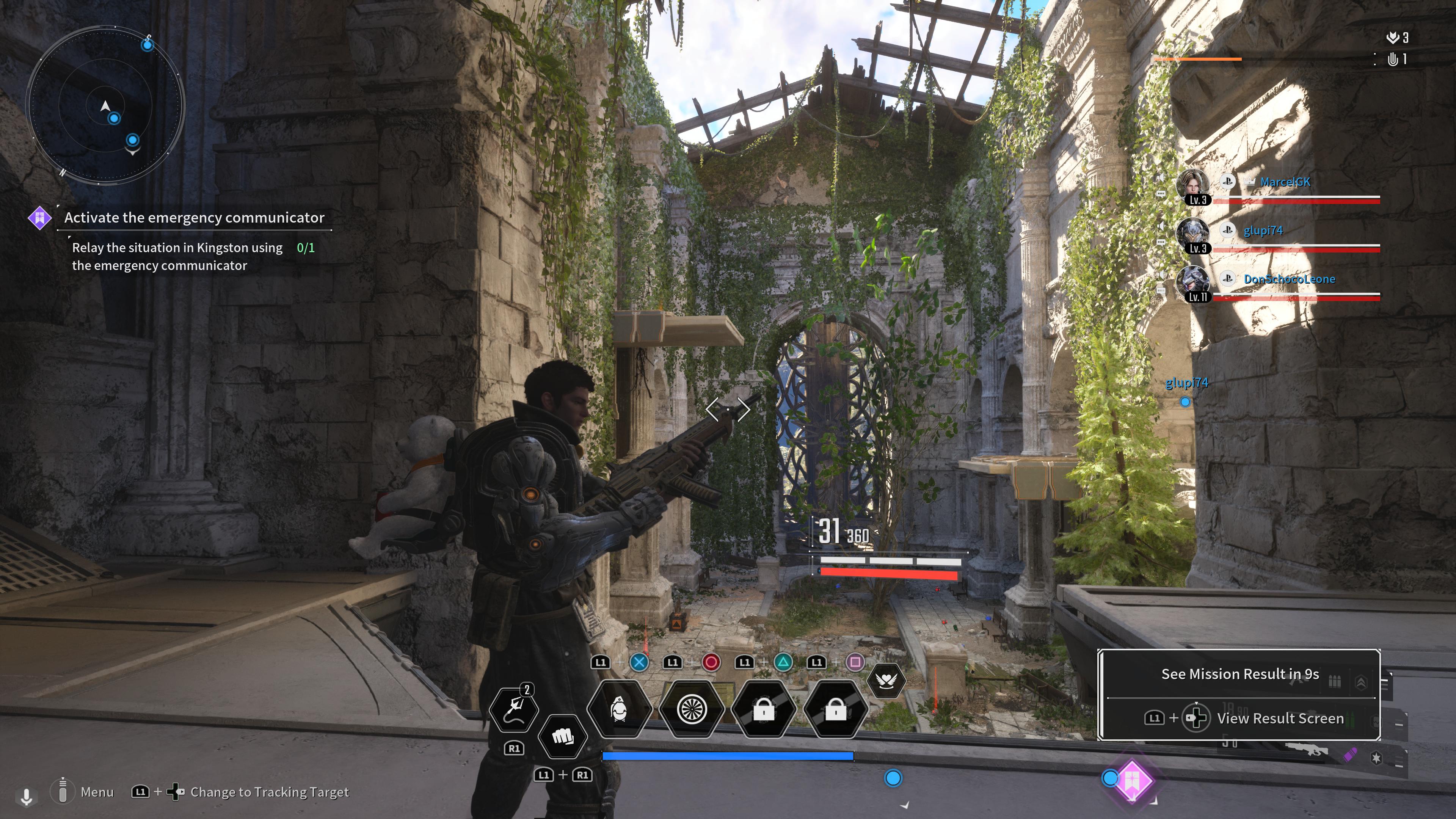Activate the grappling hook ability
This screenshot has height=819, width=1456.
513,709
